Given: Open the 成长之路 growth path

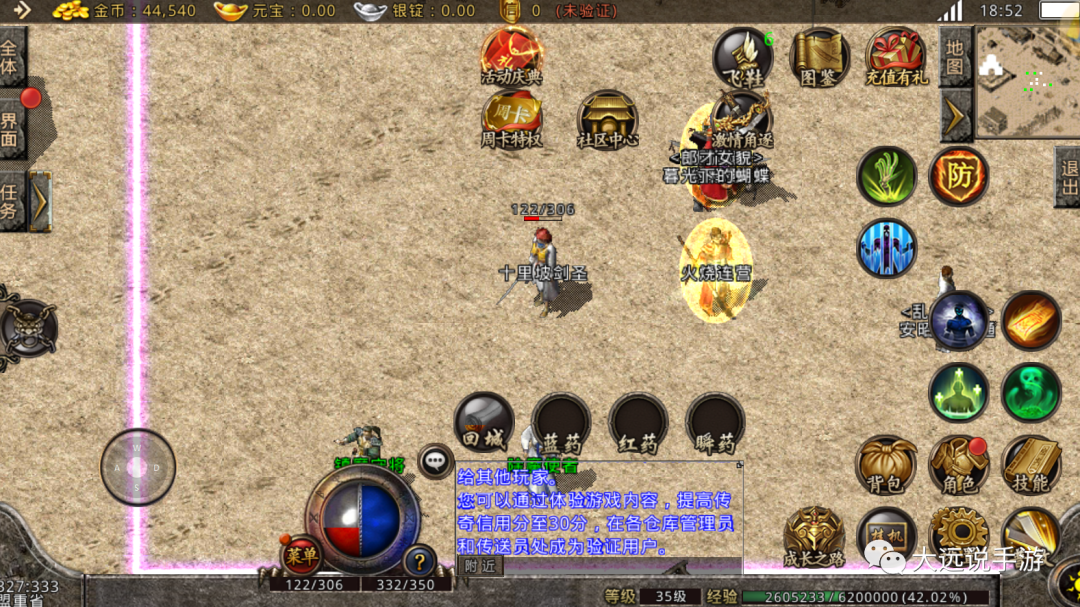Looking at the screenshot, I should coord(814,536).
